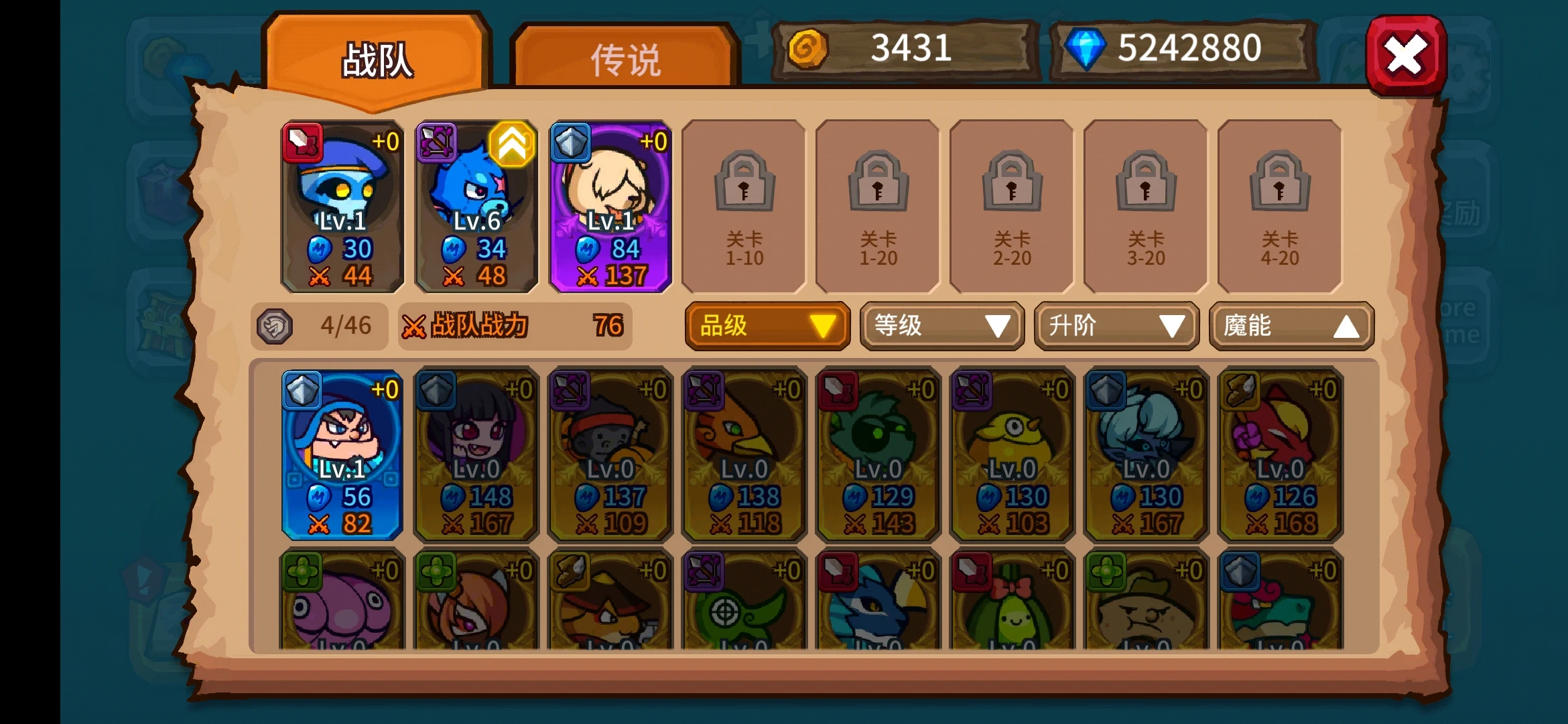Pick the red rooster hero card
Screen dimensions: 1568x724
click(1280, 455)
